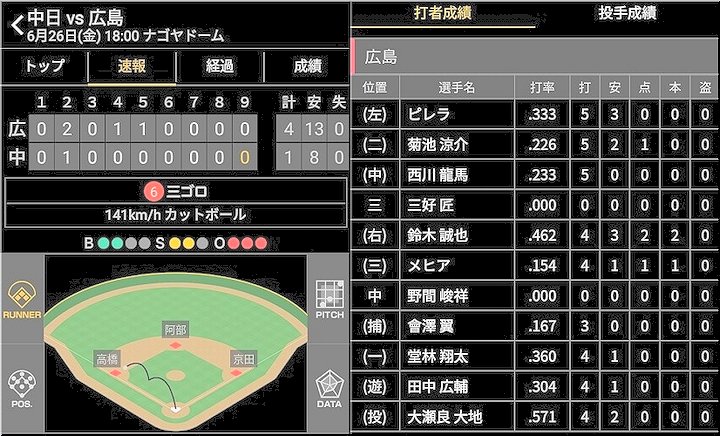Select the 西川 龍馬 row
This screenshot has height=436, width=720.
535,175
